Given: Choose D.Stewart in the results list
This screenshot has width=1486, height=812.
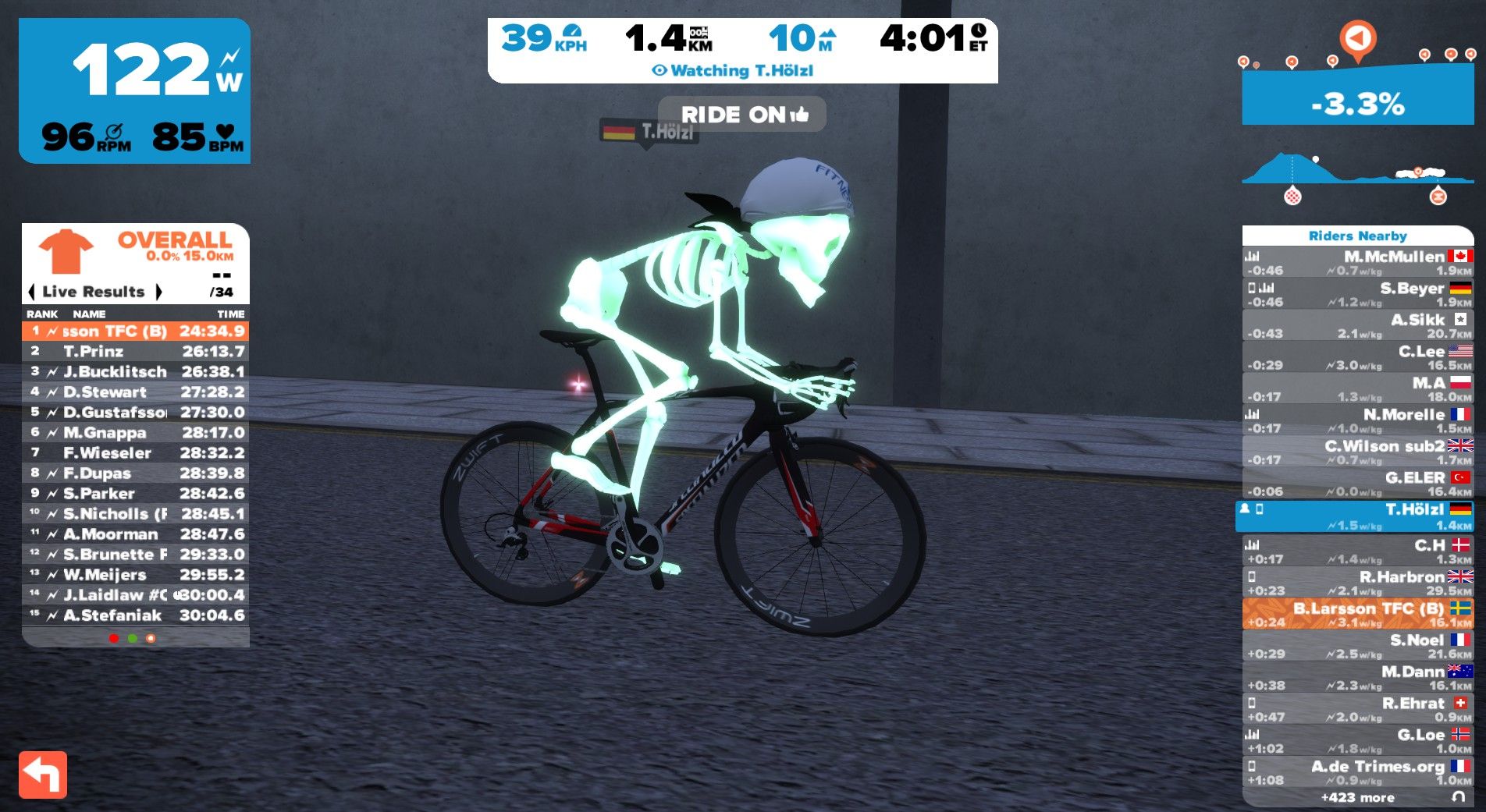Looking at the screenshot, I should [x=136, y=392].
